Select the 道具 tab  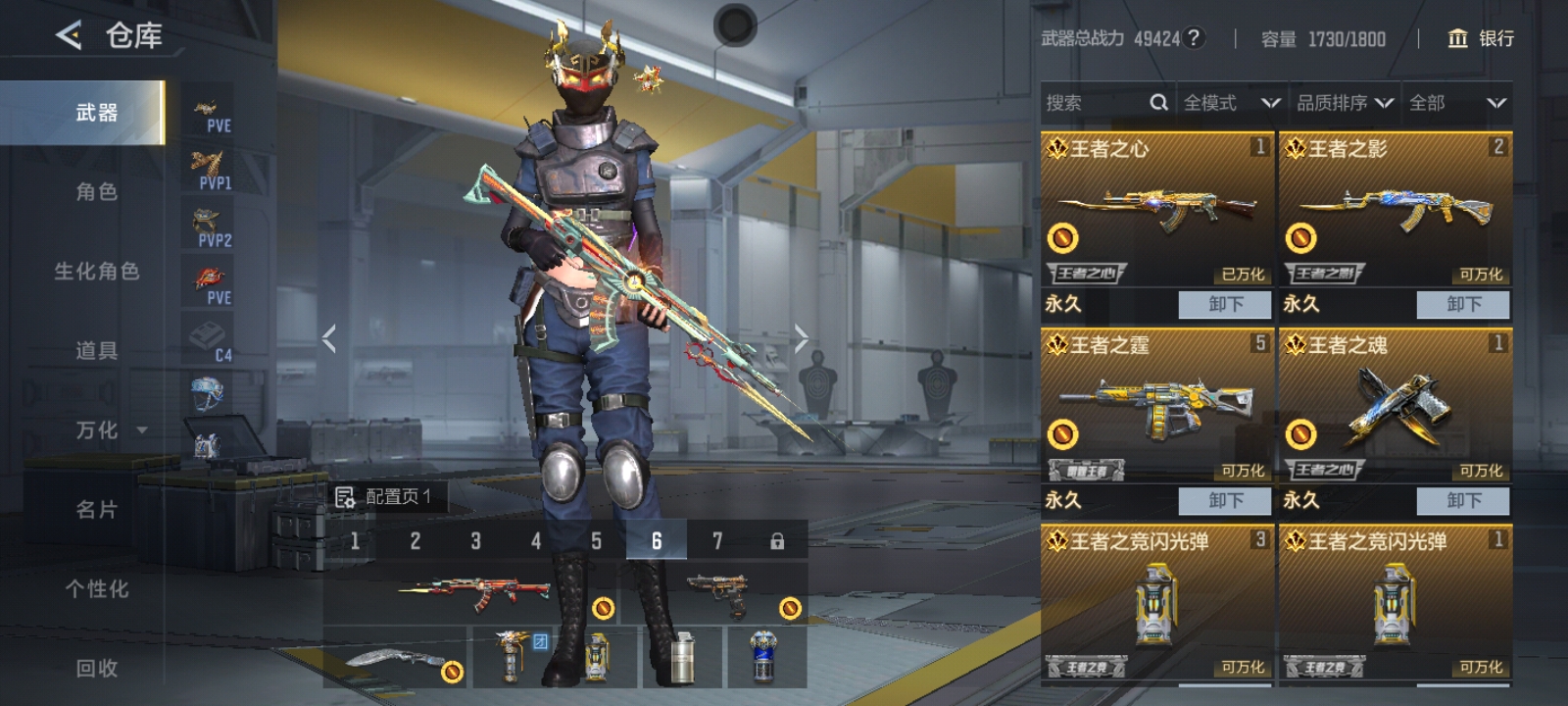96,351
